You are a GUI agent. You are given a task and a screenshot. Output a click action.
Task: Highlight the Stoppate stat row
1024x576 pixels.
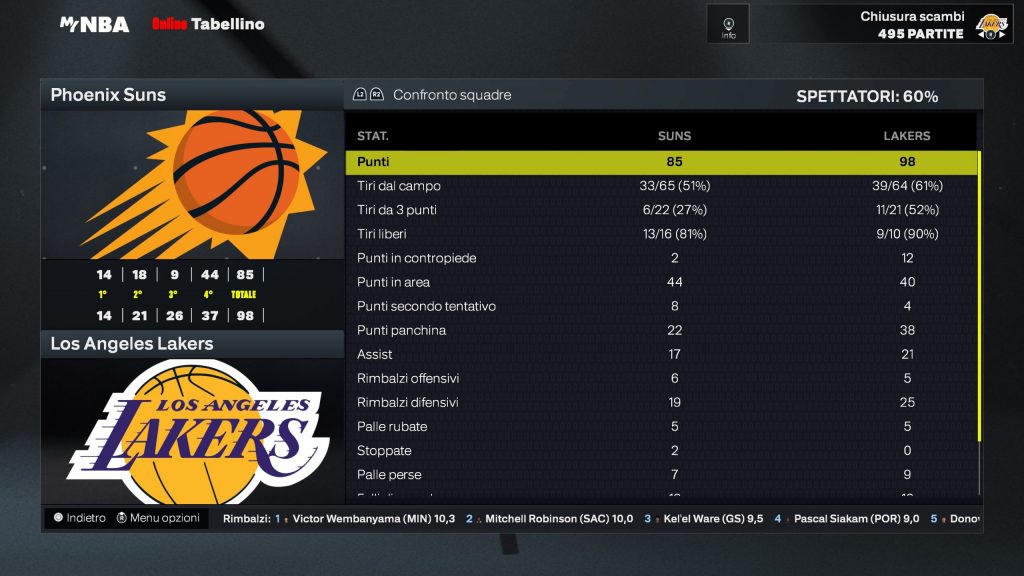coord(661,450)
